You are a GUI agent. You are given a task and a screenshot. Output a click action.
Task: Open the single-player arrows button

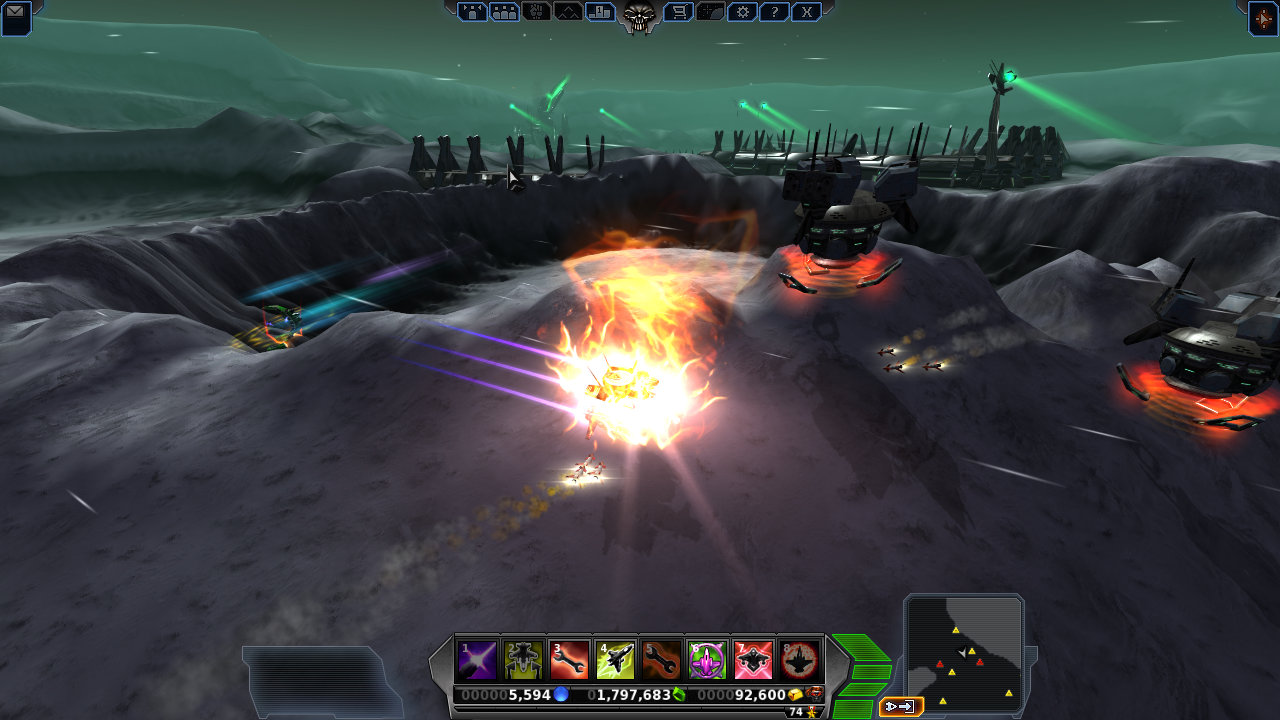coord(473,12)
